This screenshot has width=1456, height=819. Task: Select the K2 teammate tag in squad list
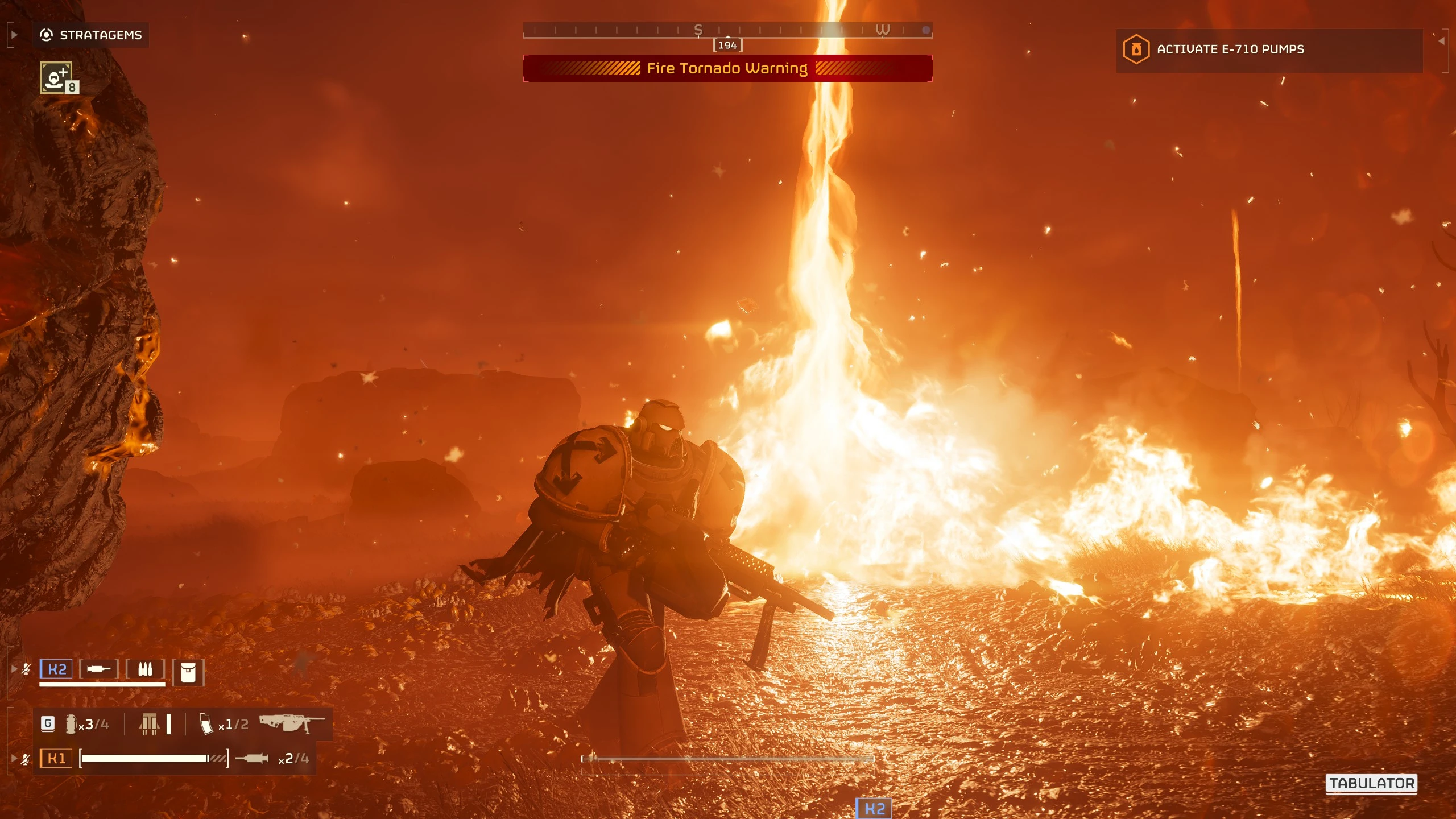point(56,669)
